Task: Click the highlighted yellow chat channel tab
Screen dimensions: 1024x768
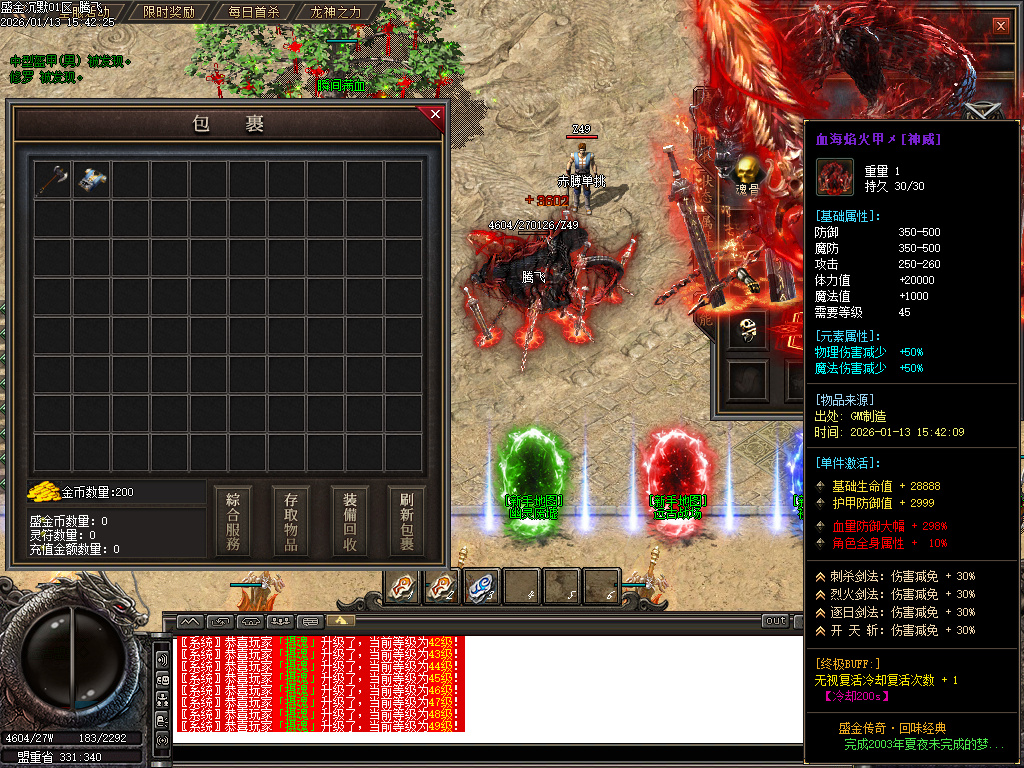Action: (x=340, y=621)
